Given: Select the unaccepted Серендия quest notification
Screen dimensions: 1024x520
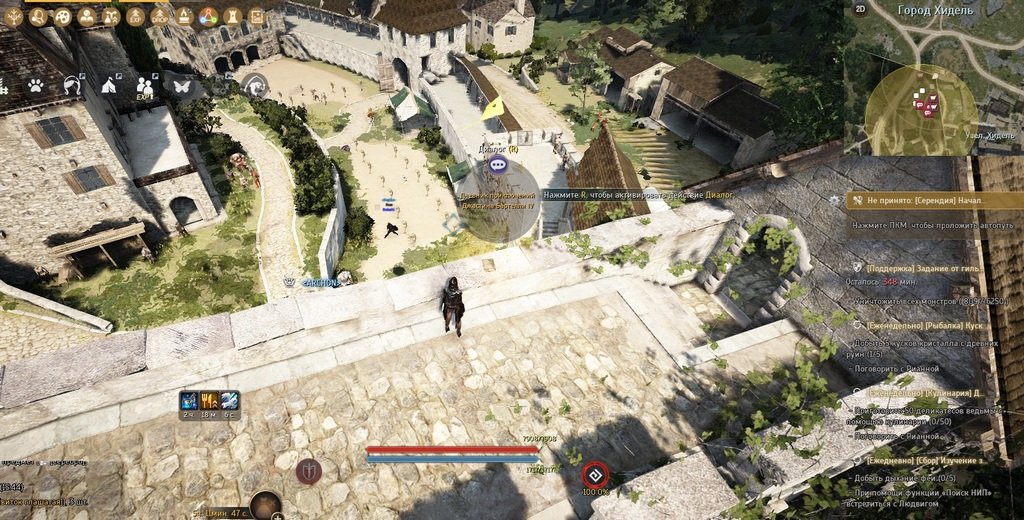Looking at the screenshot, I should click(927, 200).
